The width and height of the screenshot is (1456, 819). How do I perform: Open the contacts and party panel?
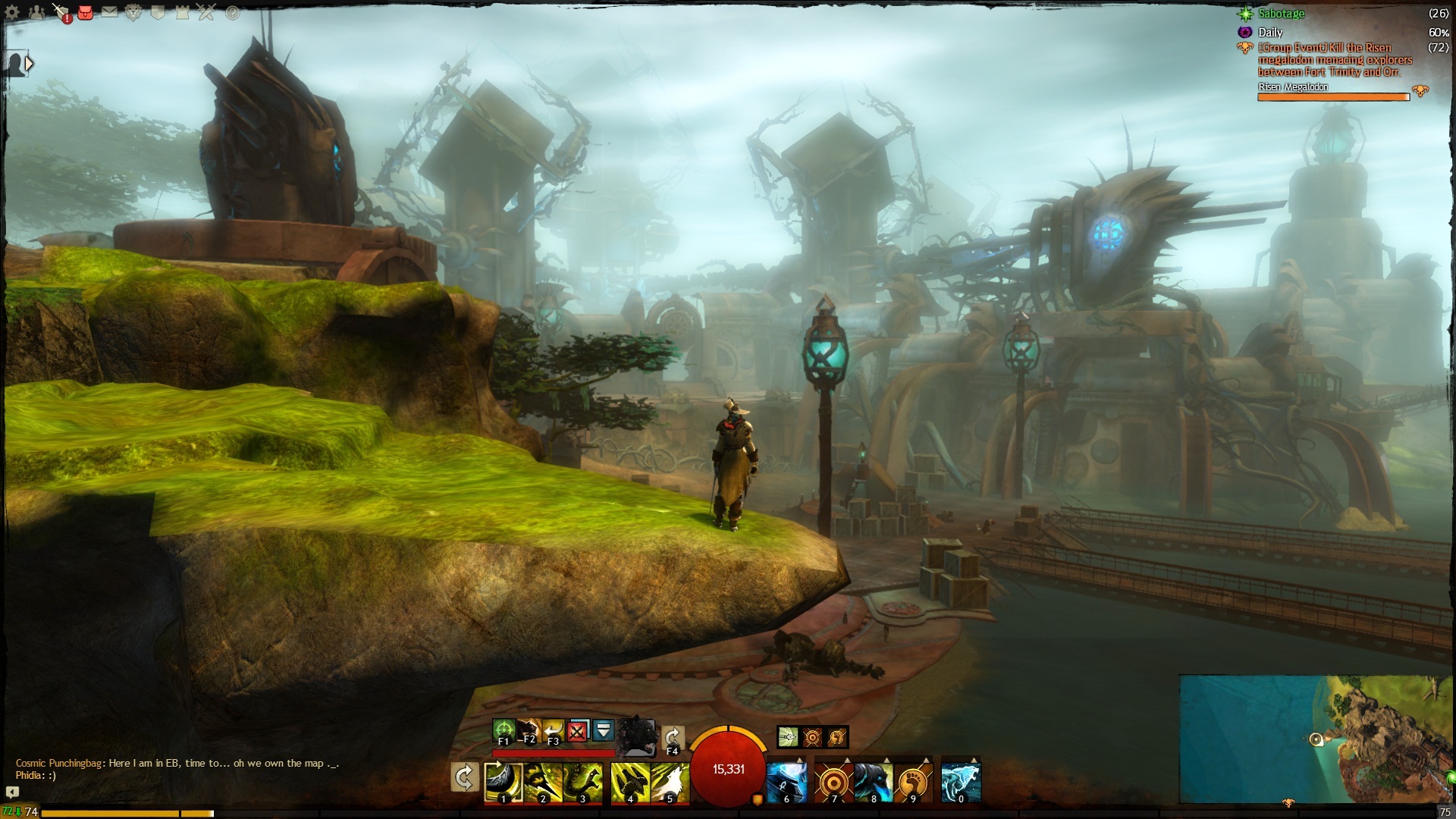point(36,12)
